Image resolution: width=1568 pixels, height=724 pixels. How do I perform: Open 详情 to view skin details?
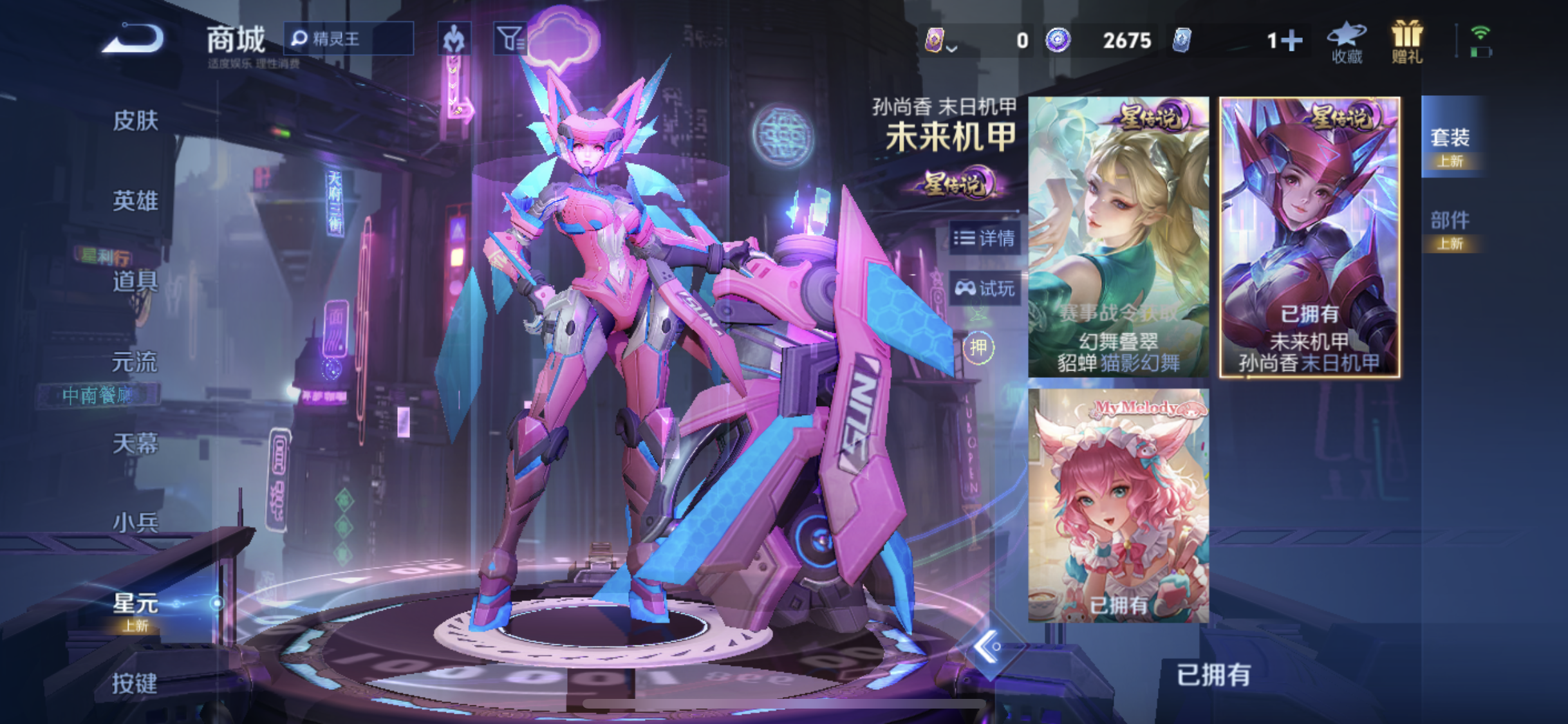pos(985,239)
